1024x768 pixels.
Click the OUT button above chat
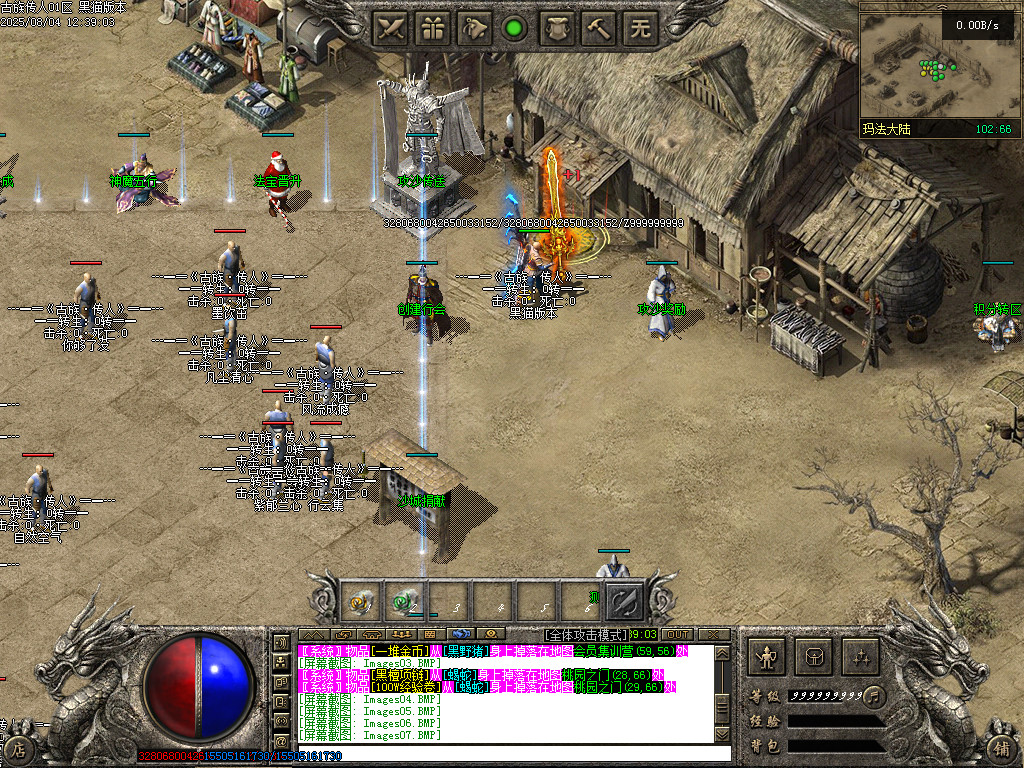[677, 634]
